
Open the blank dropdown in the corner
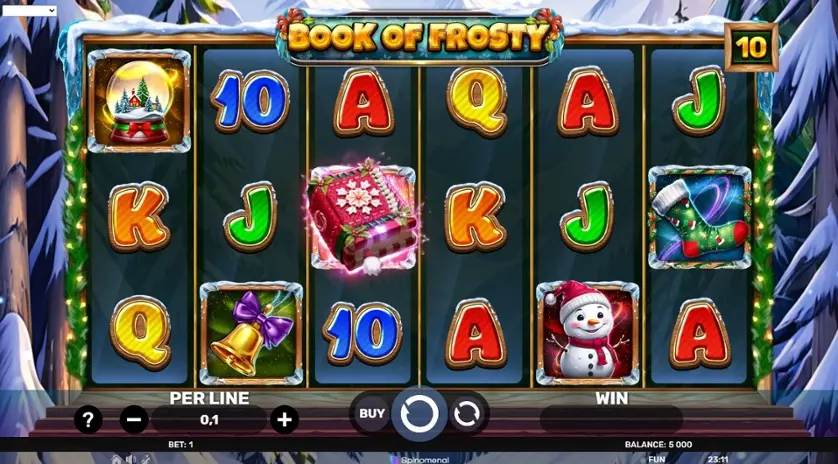click(29, 10)
